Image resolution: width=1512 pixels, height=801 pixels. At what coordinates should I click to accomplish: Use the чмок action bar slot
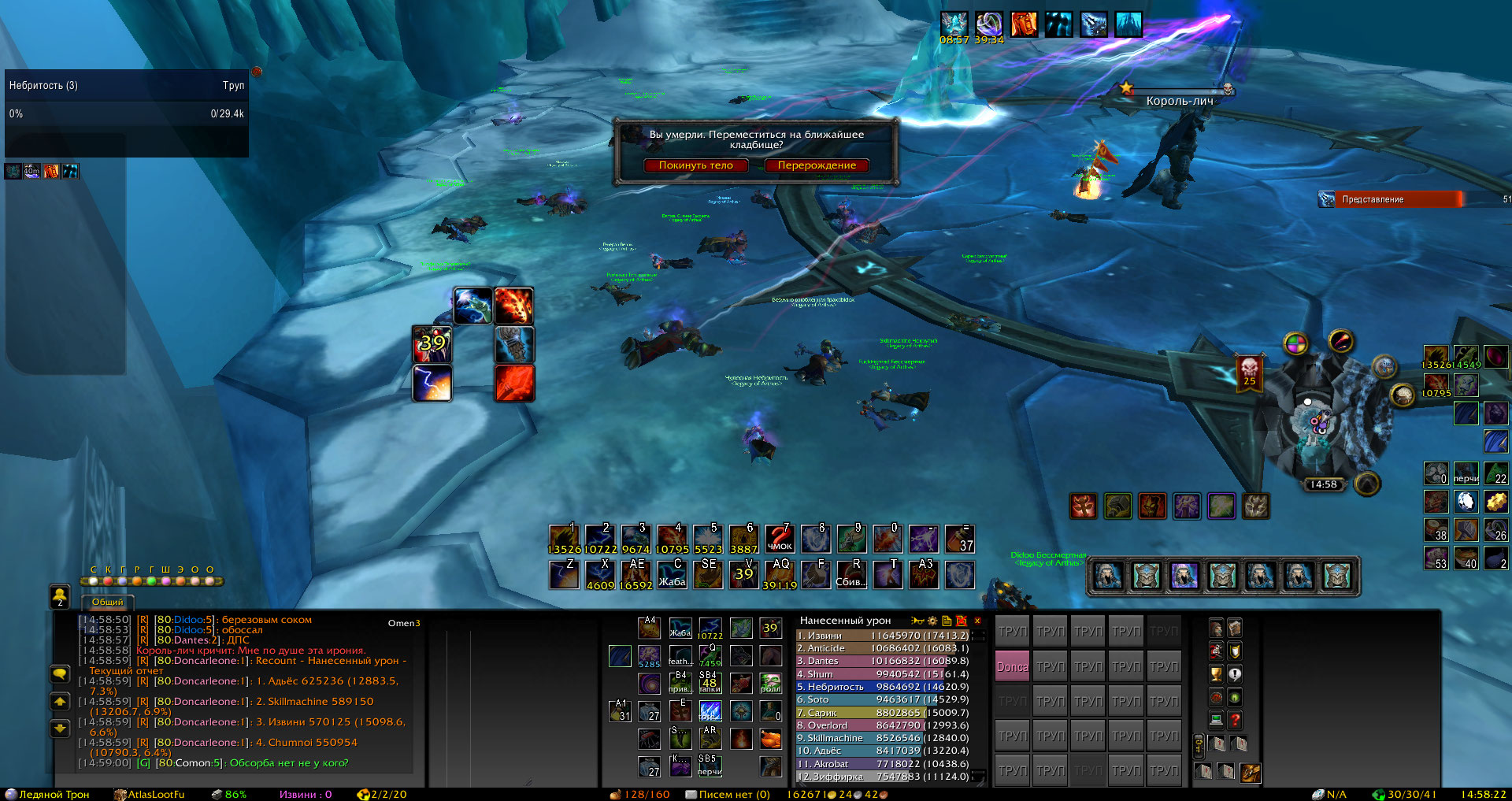[780, 540]
